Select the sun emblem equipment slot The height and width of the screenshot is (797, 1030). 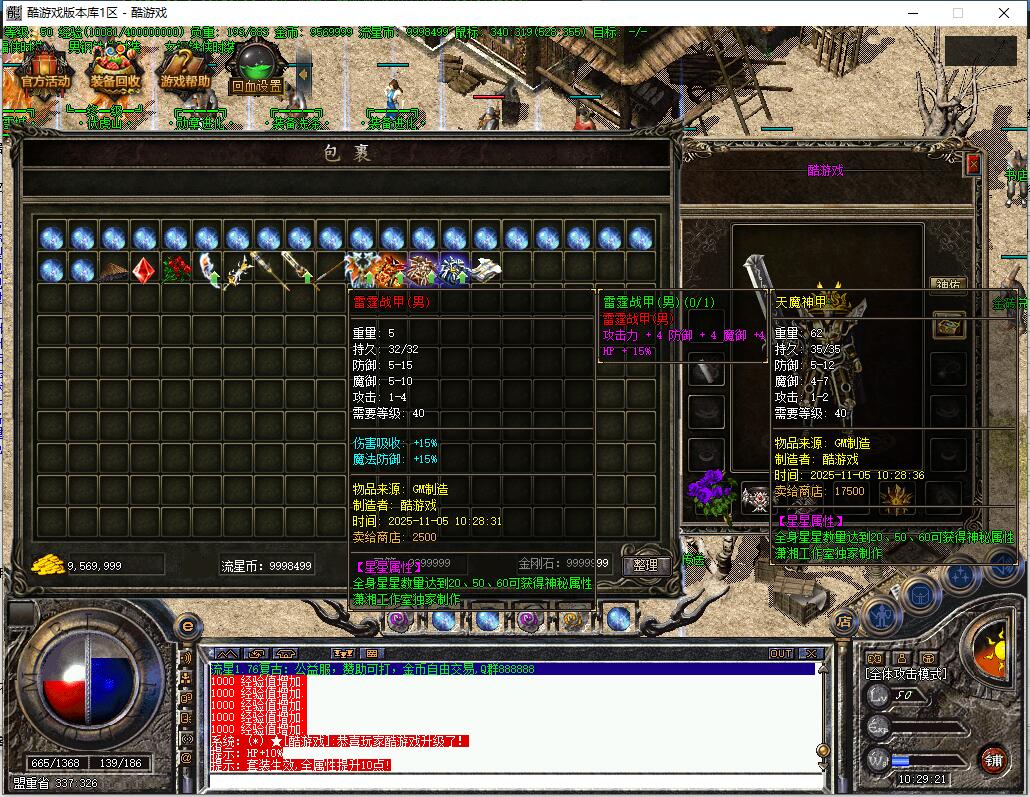[x=896, y=495]
